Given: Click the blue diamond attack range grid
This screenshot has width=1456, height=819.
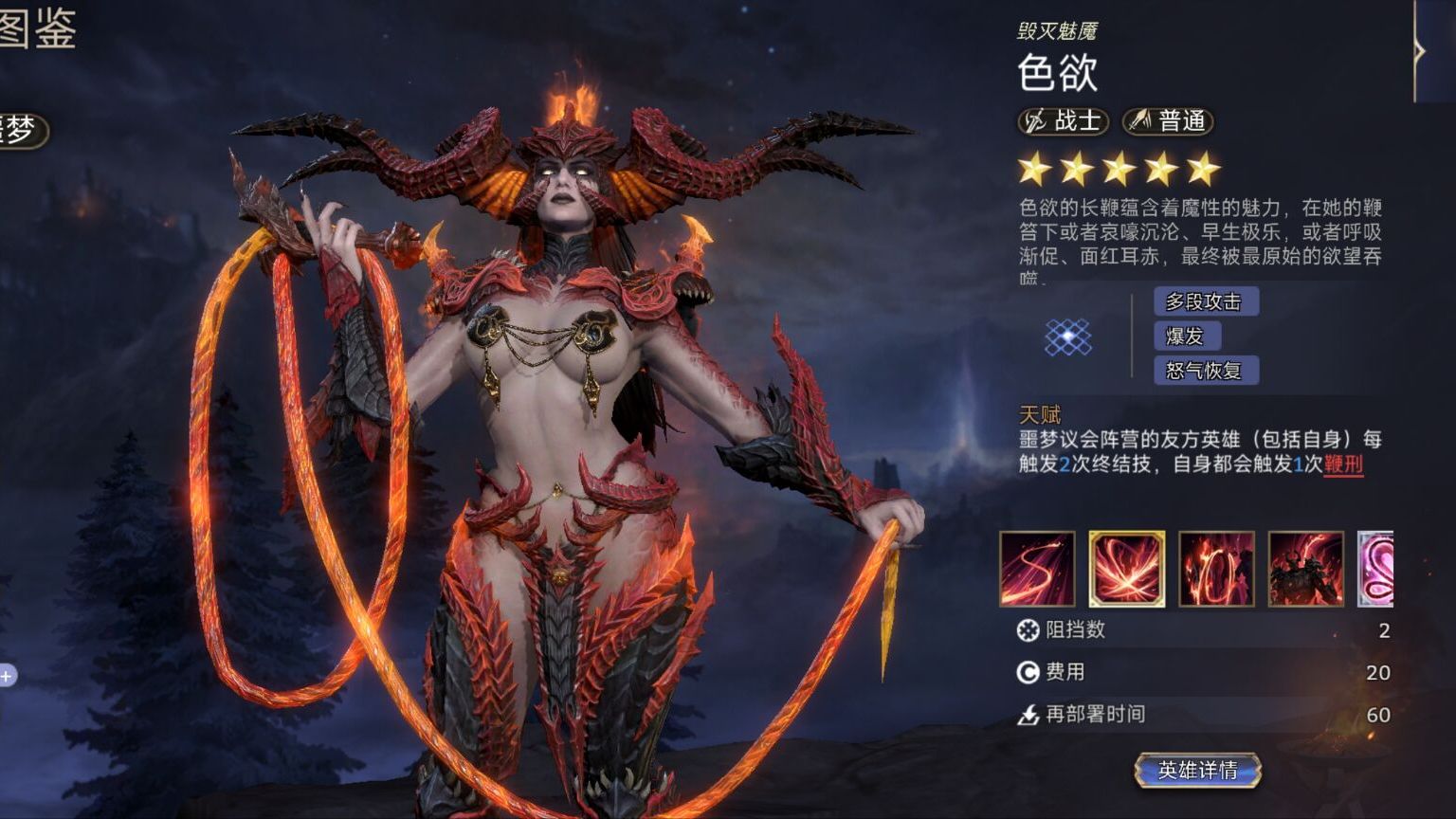Looking at the screenshot, I should 1068,337.
